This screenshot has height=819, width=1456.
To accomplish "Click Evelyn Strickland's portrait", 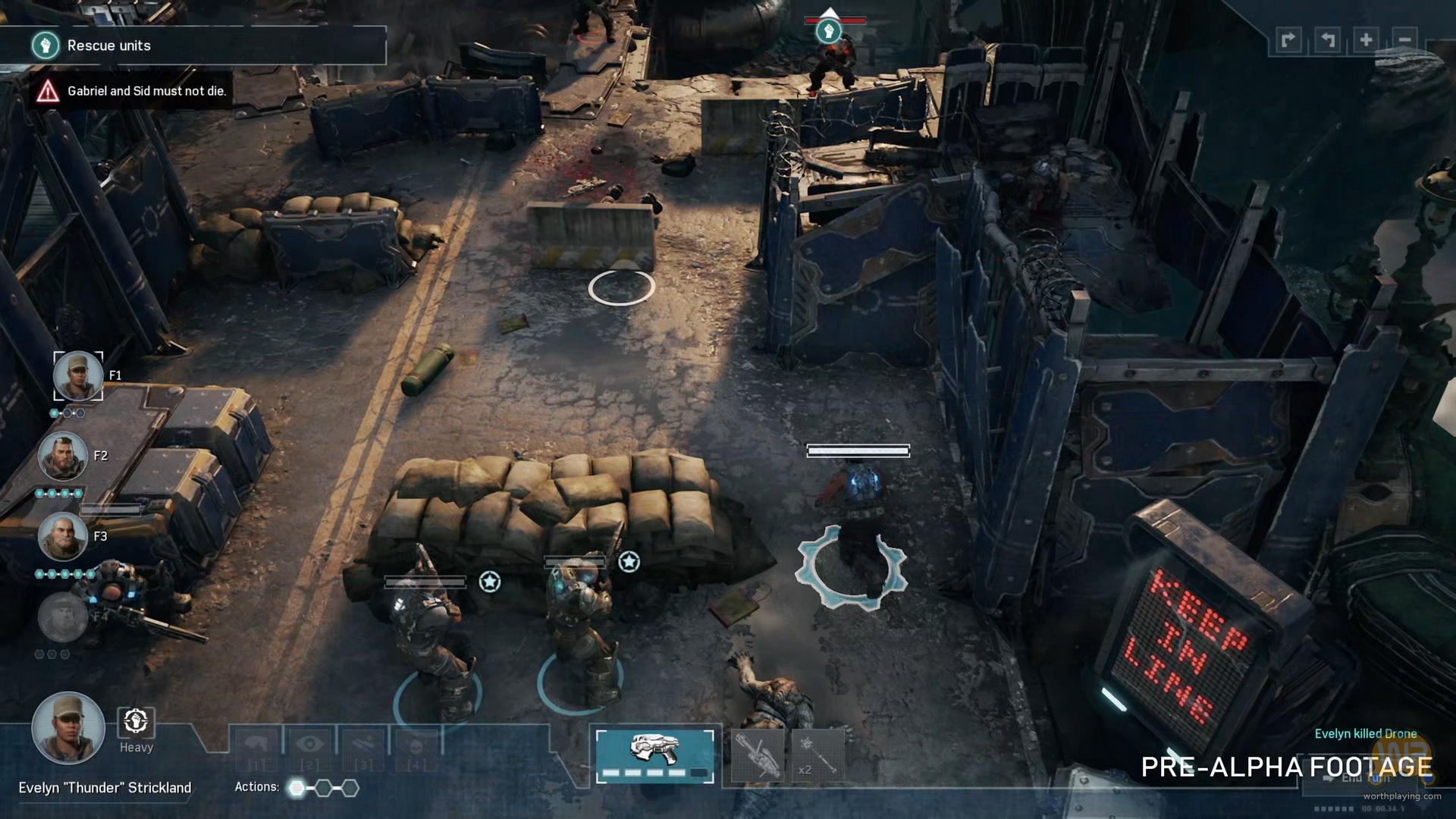I will (x=67, y=728).
